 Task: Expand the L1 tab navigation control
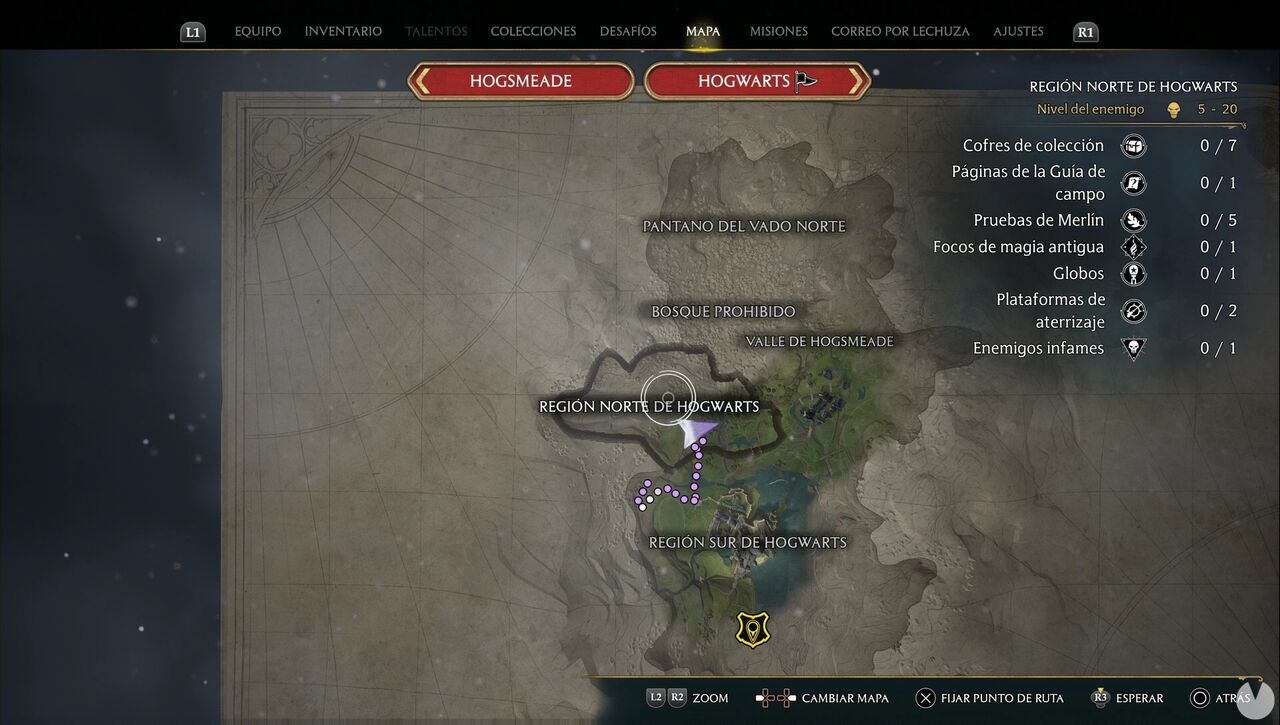click(x=192, y=31)
